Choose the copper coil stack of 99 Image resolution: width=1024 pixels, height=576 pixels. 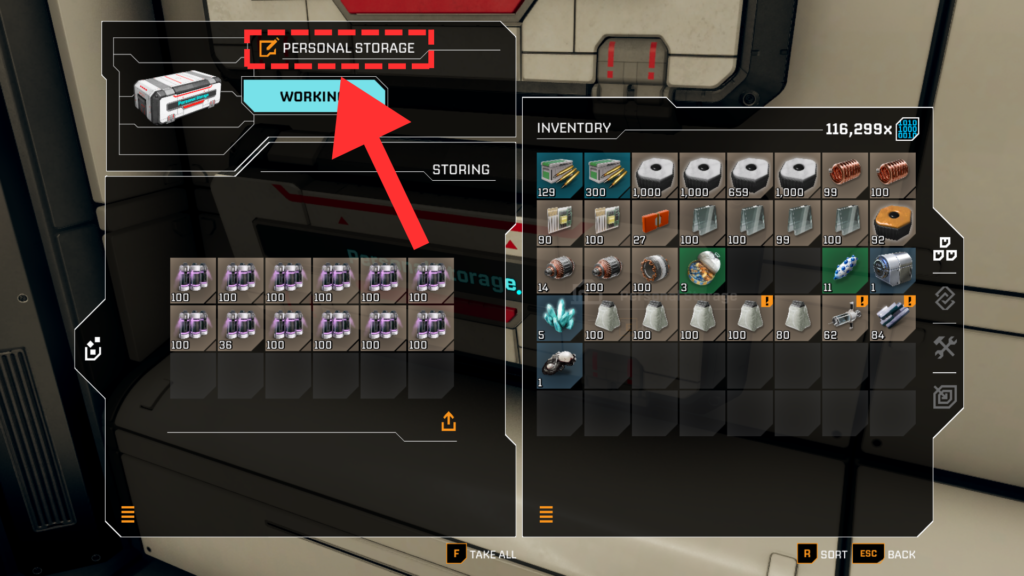[x=845, y=177]
